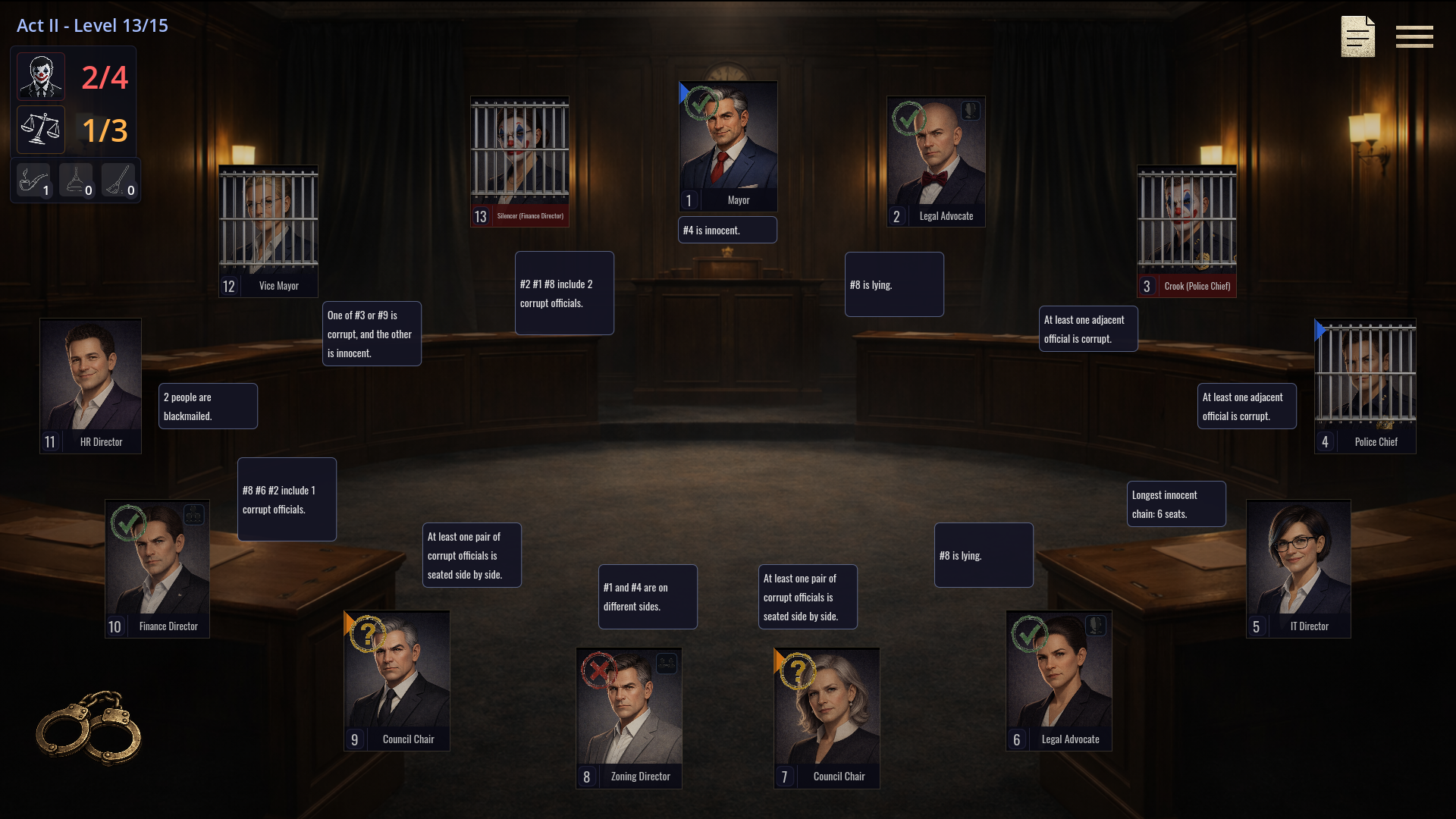
Task: Use the smoking pipe item
Action: tap(33, 181)
